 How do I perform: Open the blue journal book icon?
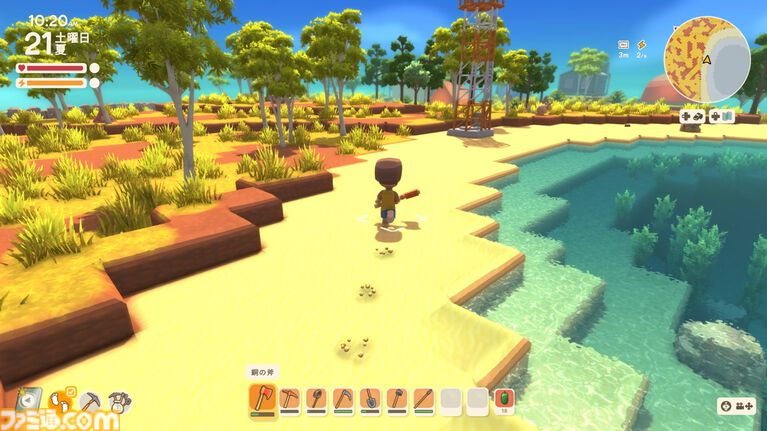click(x=28, y=399)
